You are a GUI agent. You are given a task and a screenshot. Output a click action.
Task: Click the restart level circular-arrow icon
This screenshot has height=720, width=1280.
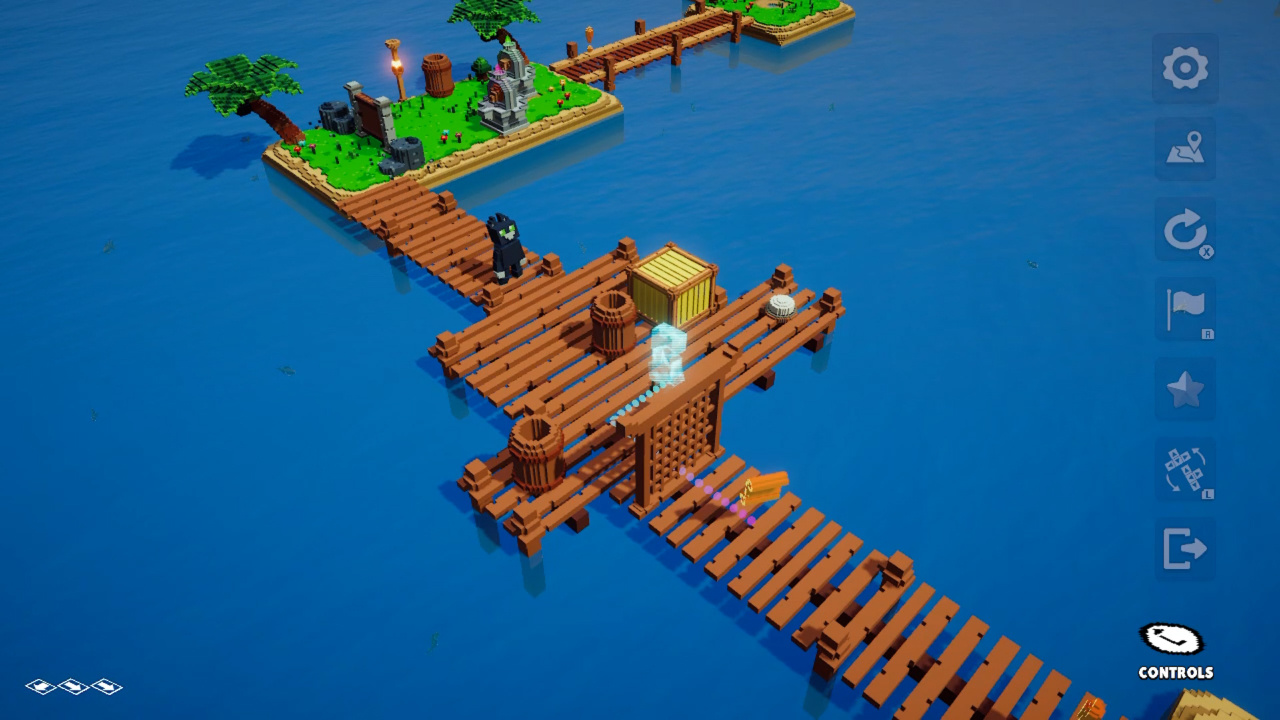point(1185,228)
